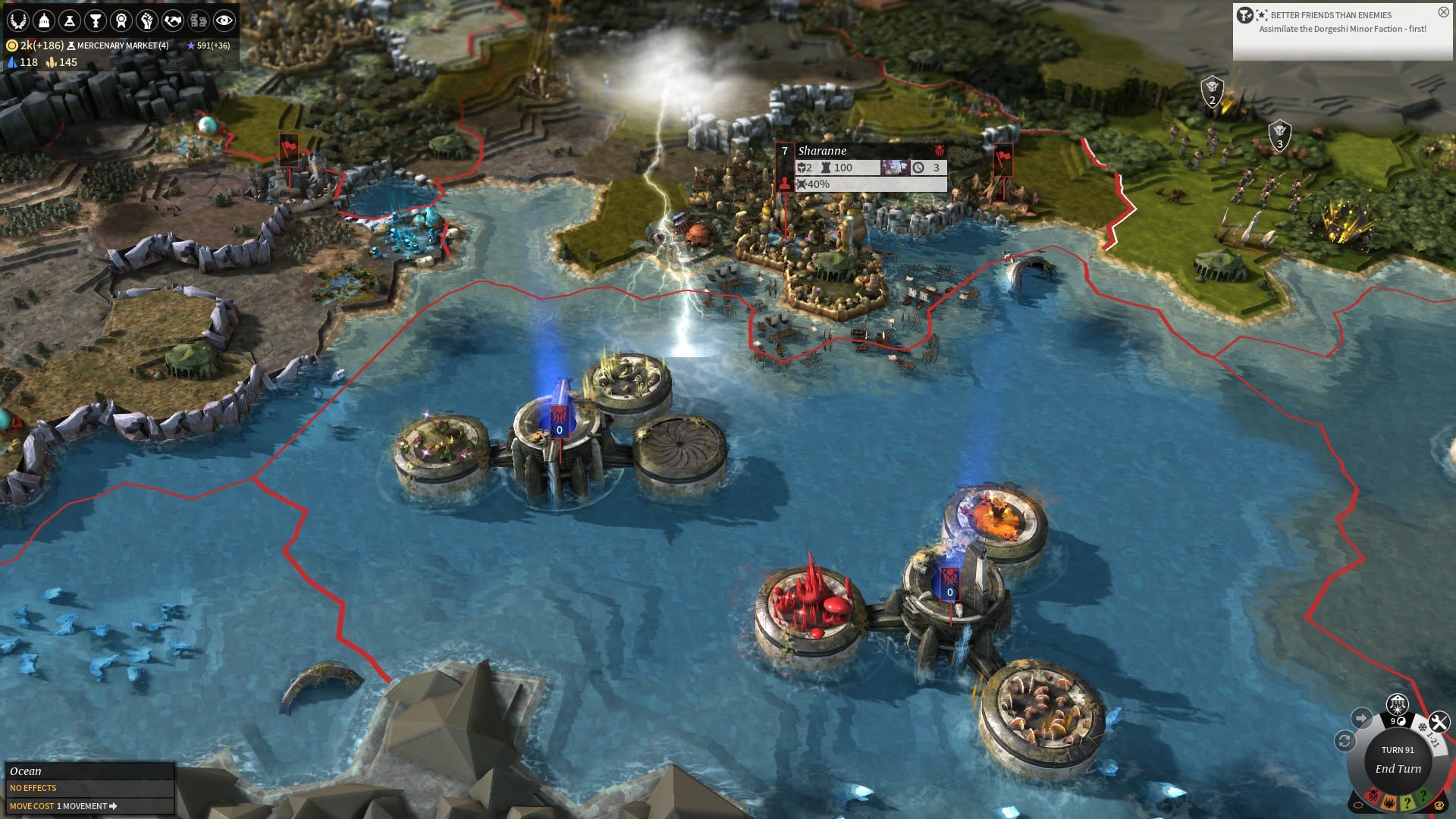Open the research flask icon
The image size is (1456, 819).
click(70, 19)
